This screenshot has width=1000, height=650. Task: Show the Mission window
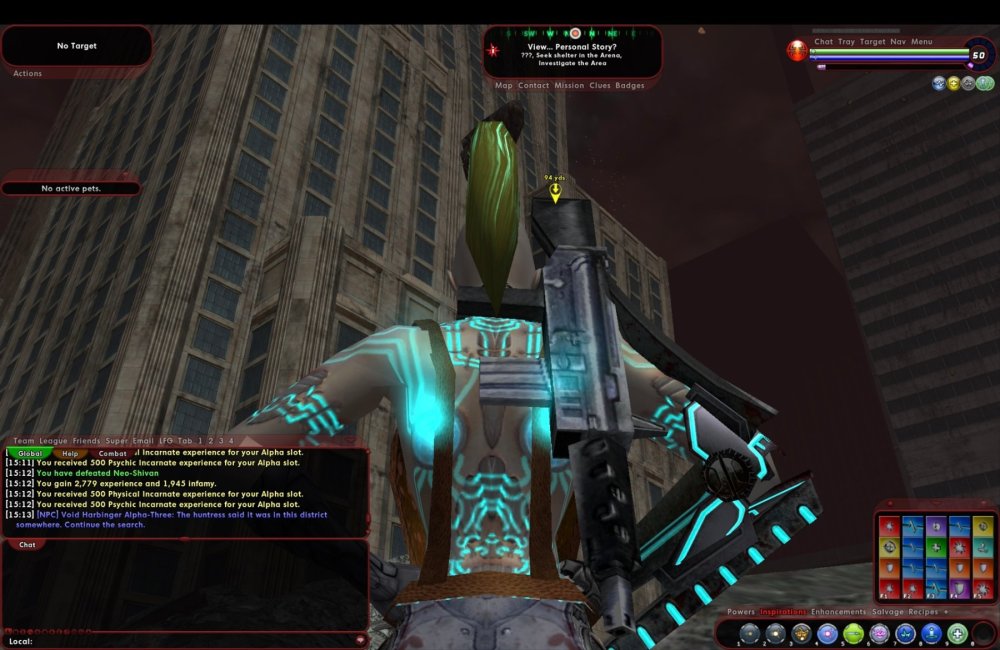click(569, 86)
